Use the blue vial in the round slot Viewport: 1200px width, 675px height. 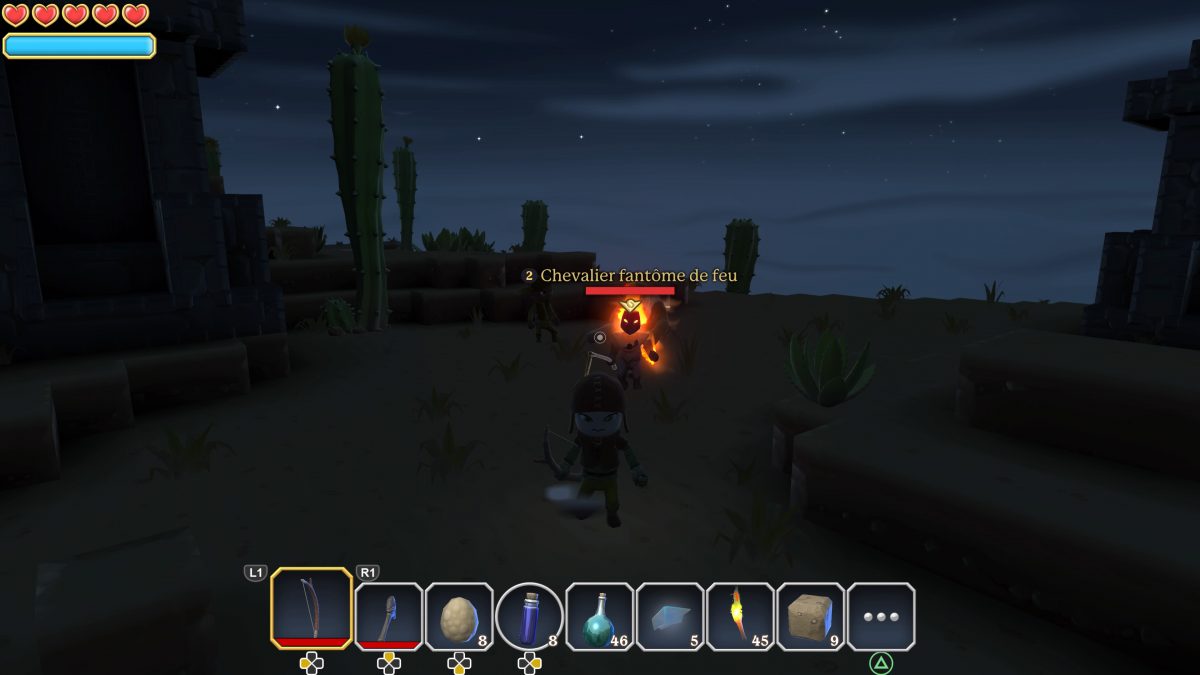coord(529,616)
